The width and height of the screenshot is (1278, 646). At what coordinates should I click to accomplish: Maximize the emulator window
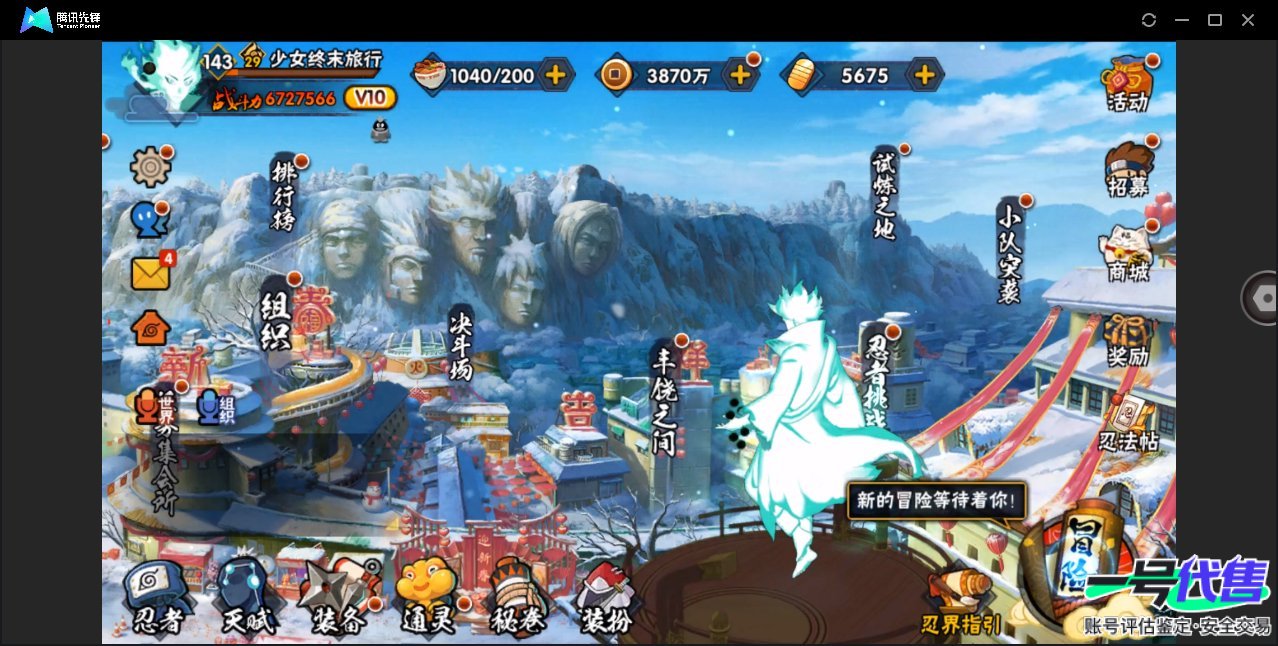click(x=1215, y=20)
